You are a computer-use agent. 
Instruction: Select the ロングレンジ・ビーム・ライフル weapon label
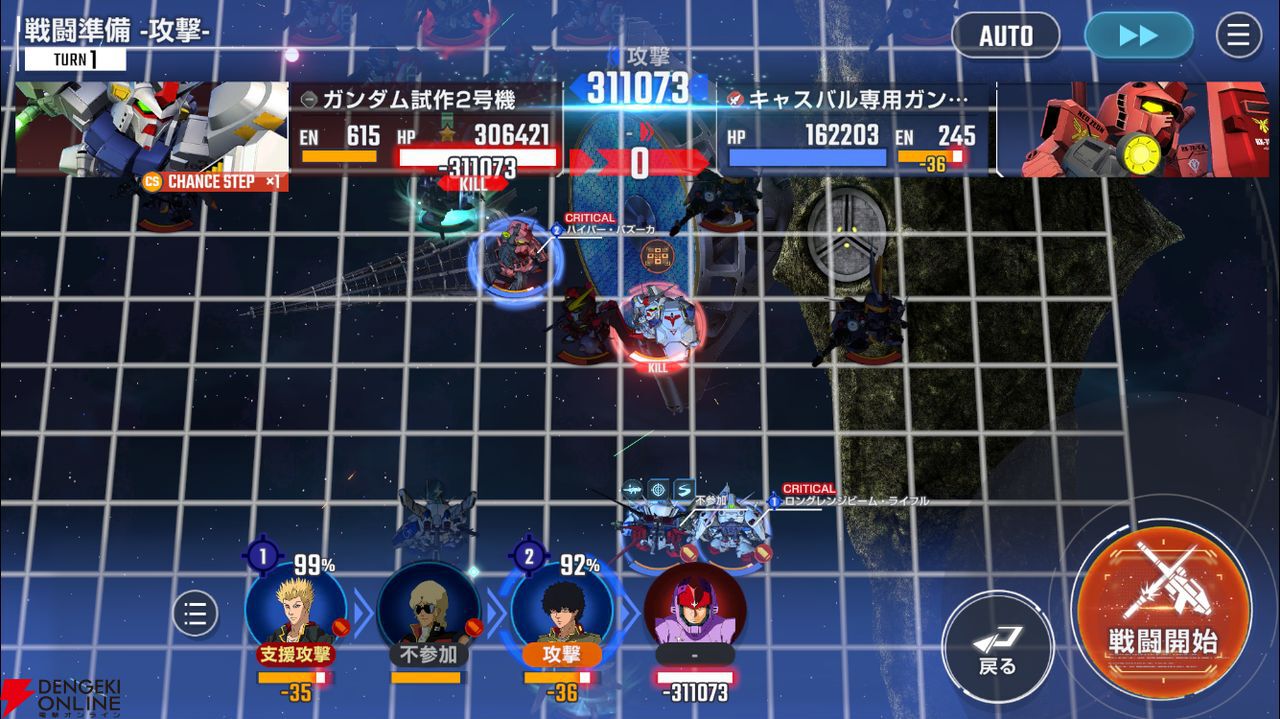coord(855,501)
